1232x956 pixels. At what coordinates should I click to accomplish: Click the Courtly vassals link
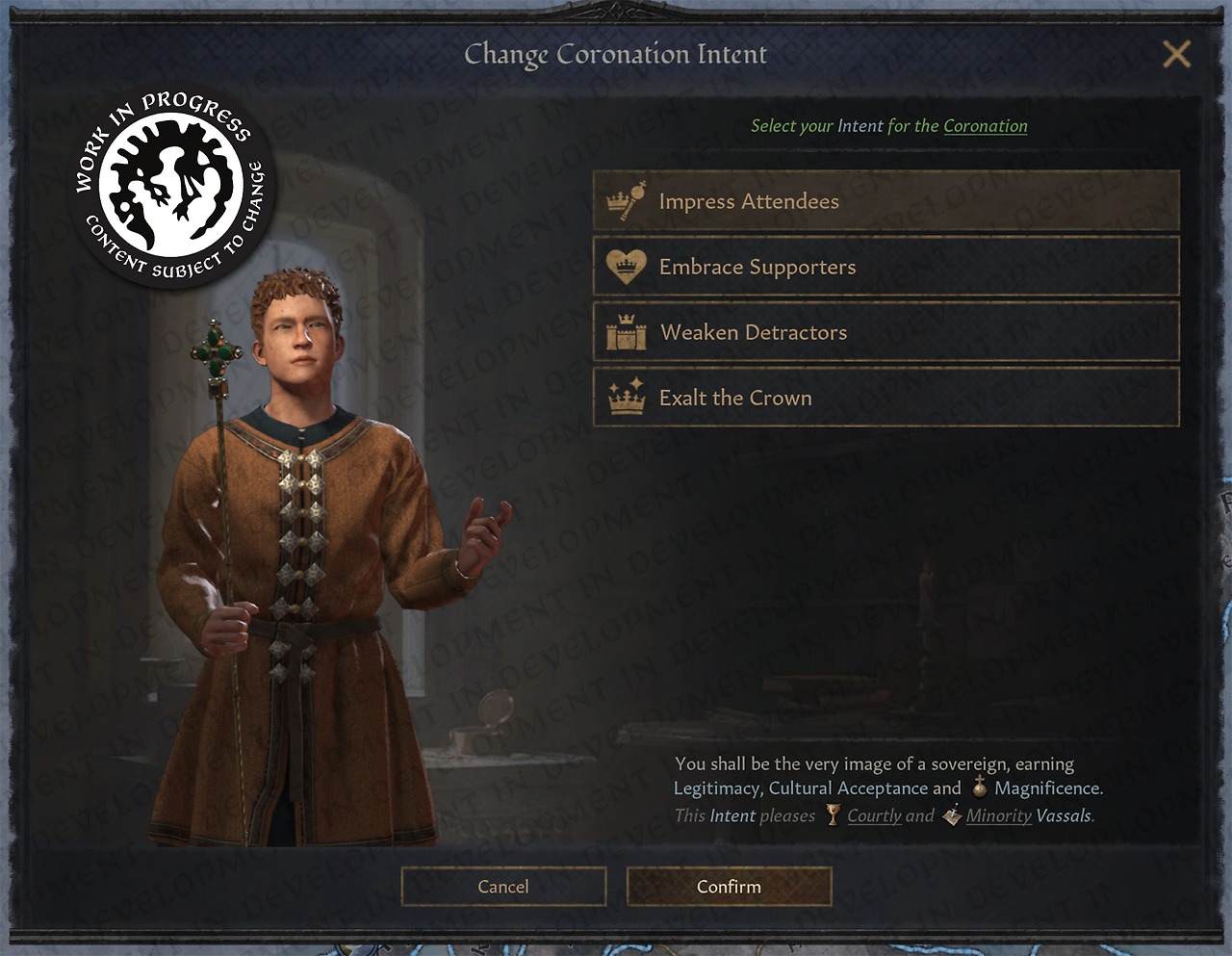874,815
